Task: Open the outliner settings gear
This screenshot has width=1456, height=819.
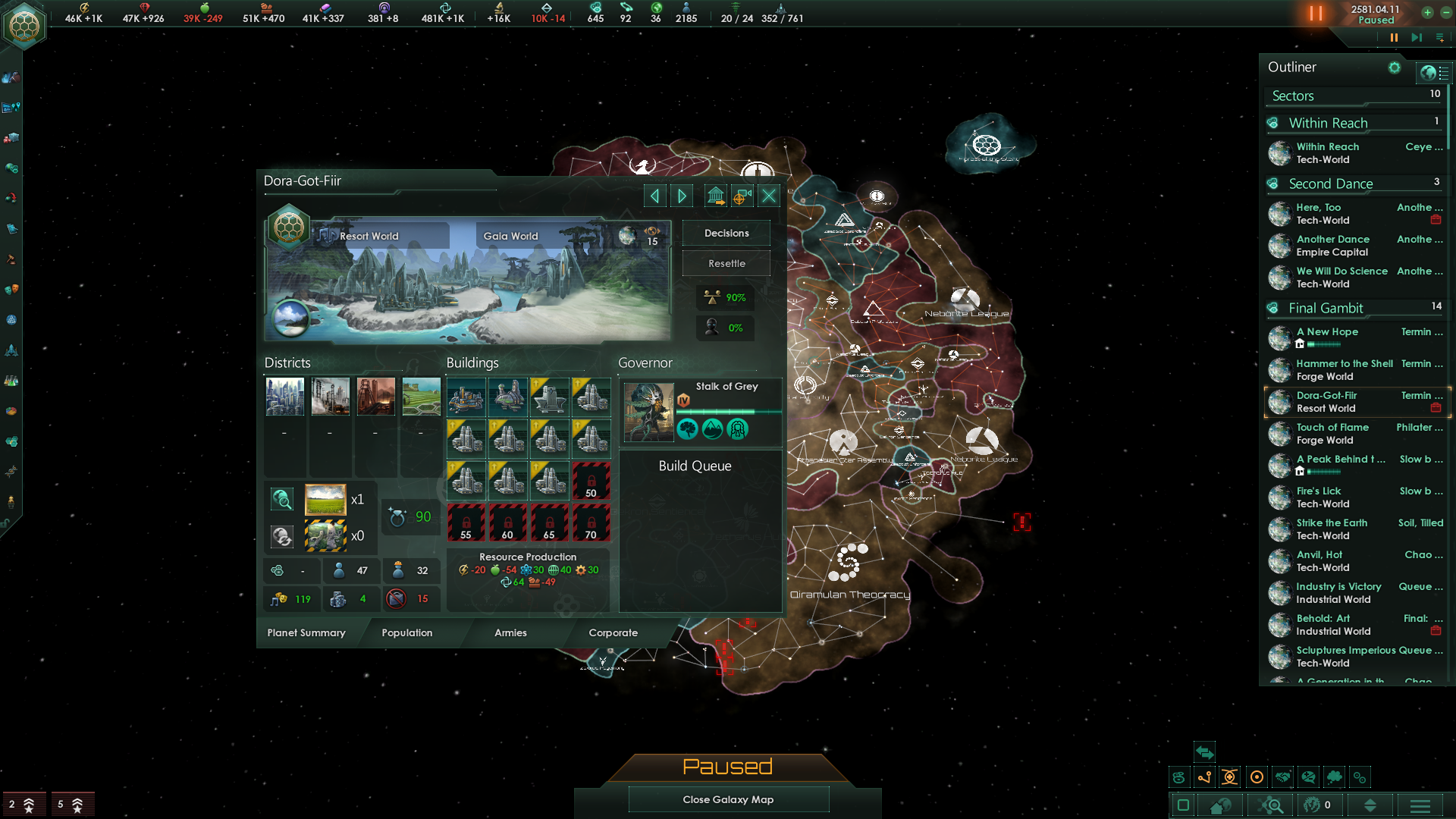Action: tap(1394, 67)
